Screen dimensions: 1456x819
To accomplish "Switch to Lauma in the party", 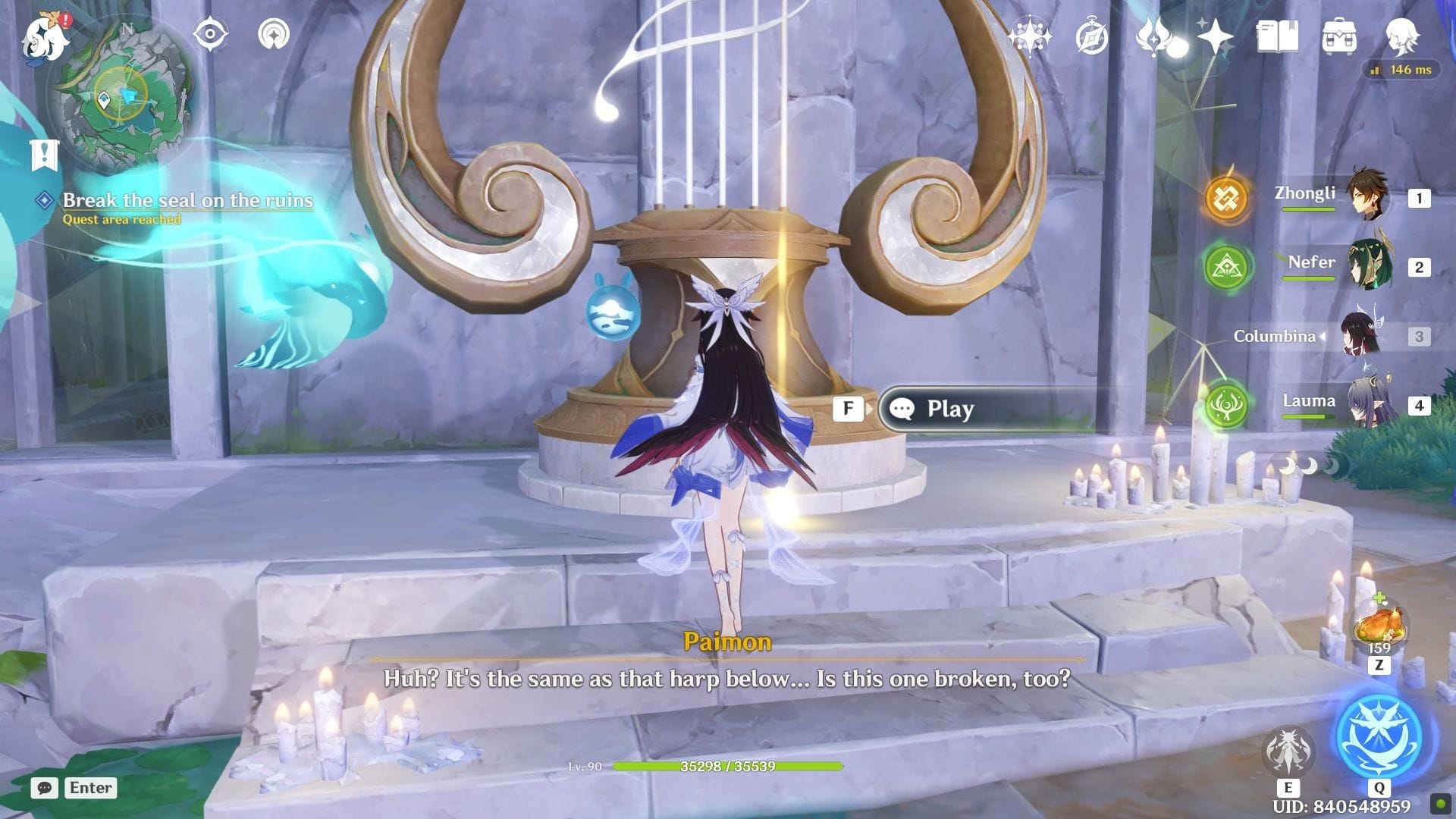I will click(x=1368, y=403).
